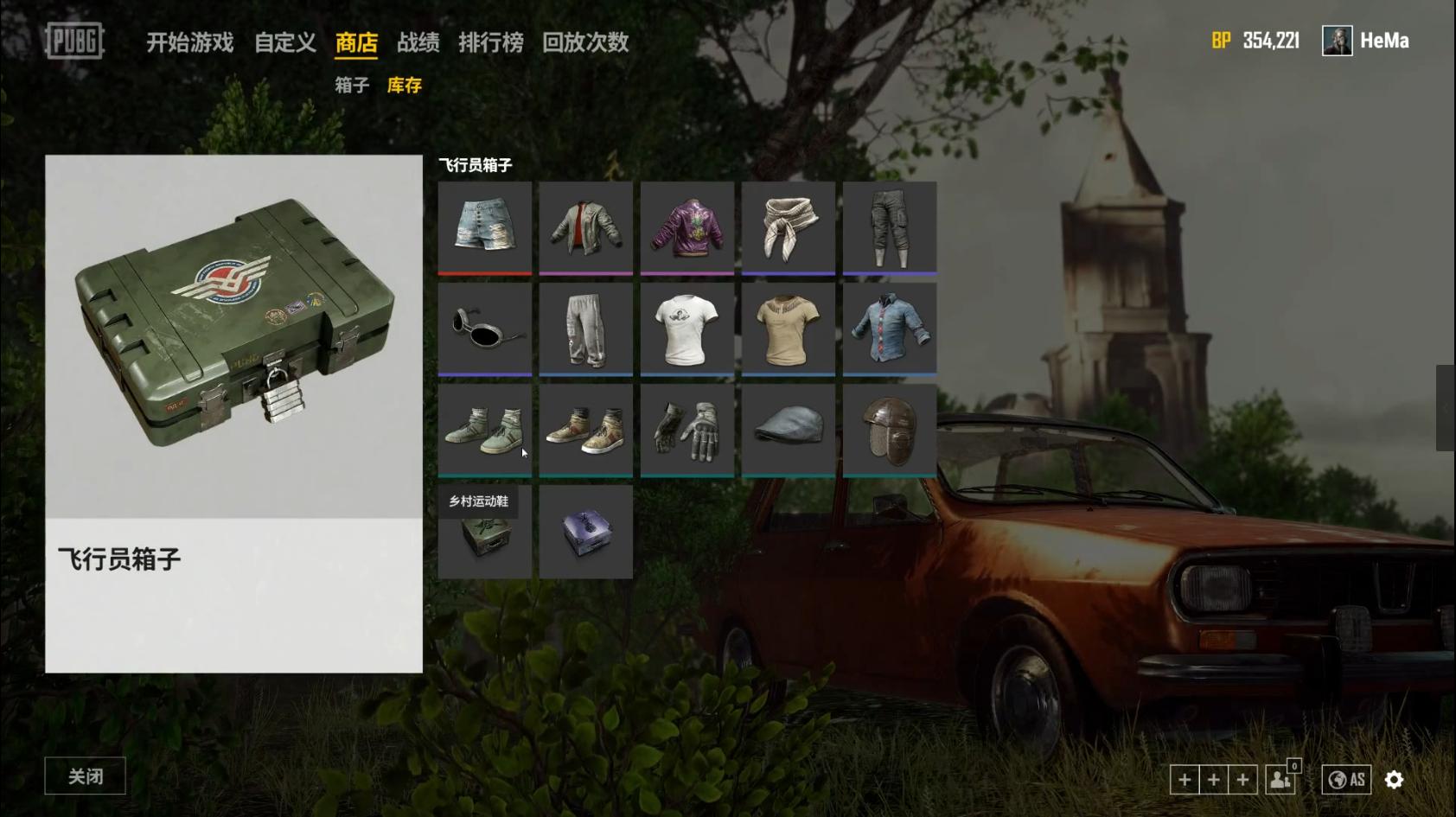Image resolution: width=1456 pixels, height=817 pixels.
Task: Open the 回放次数 replays menu
Action: click(584, 42)
